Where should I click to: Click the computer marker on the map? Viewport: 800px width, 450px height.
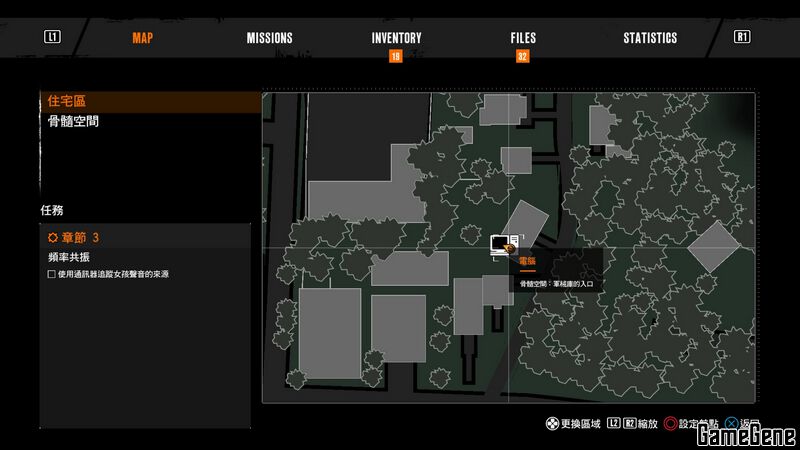point(501,244)
